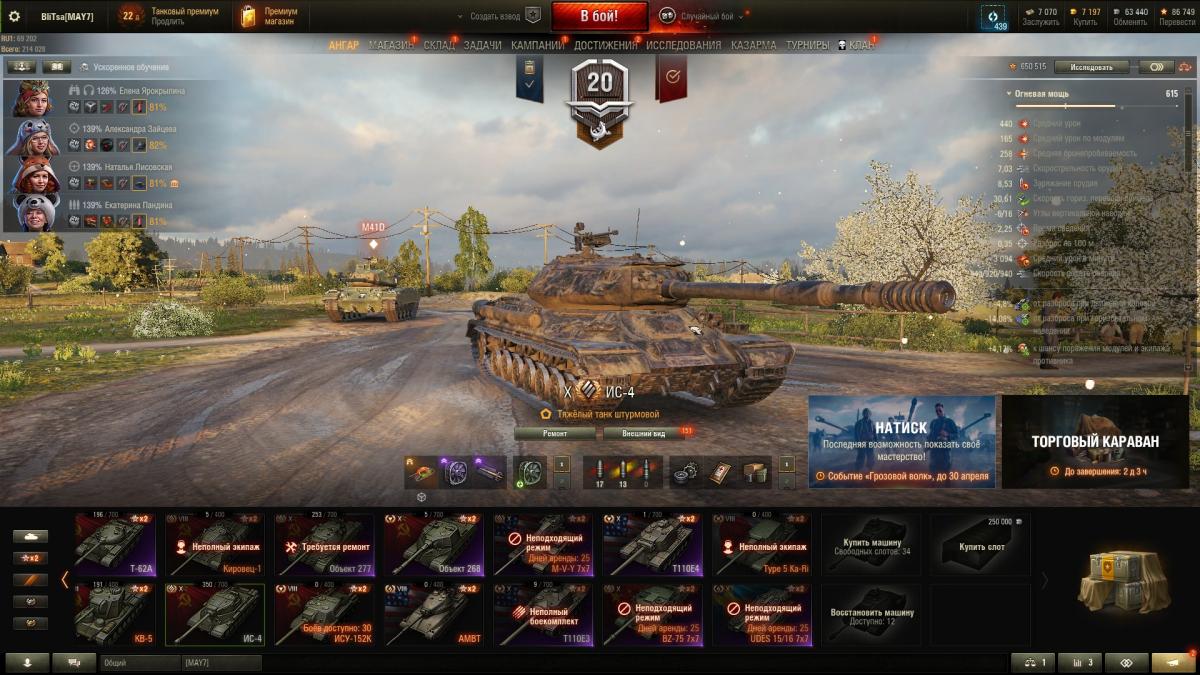Switch to the Склад tab
1200x675 pixels.
coord(439,45)
